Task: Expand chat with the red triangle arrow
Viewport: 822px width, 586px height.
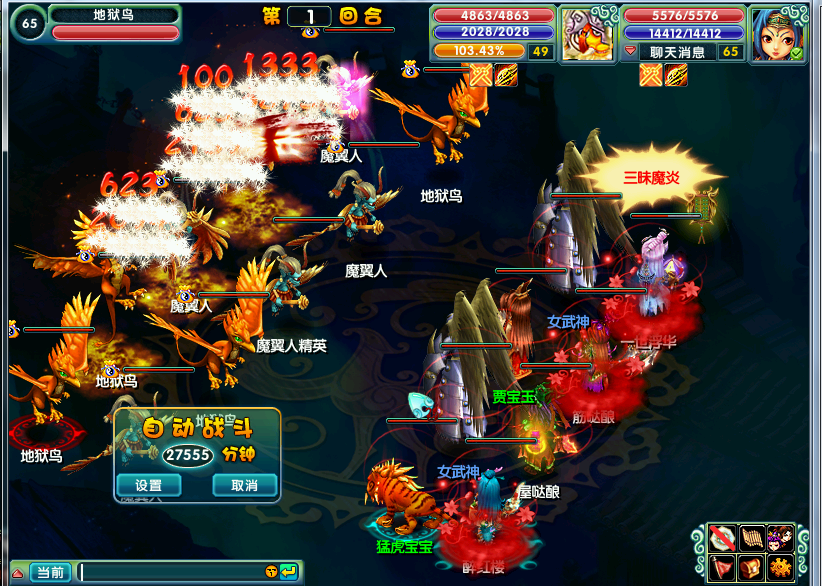Action: [x=17, y=573]
